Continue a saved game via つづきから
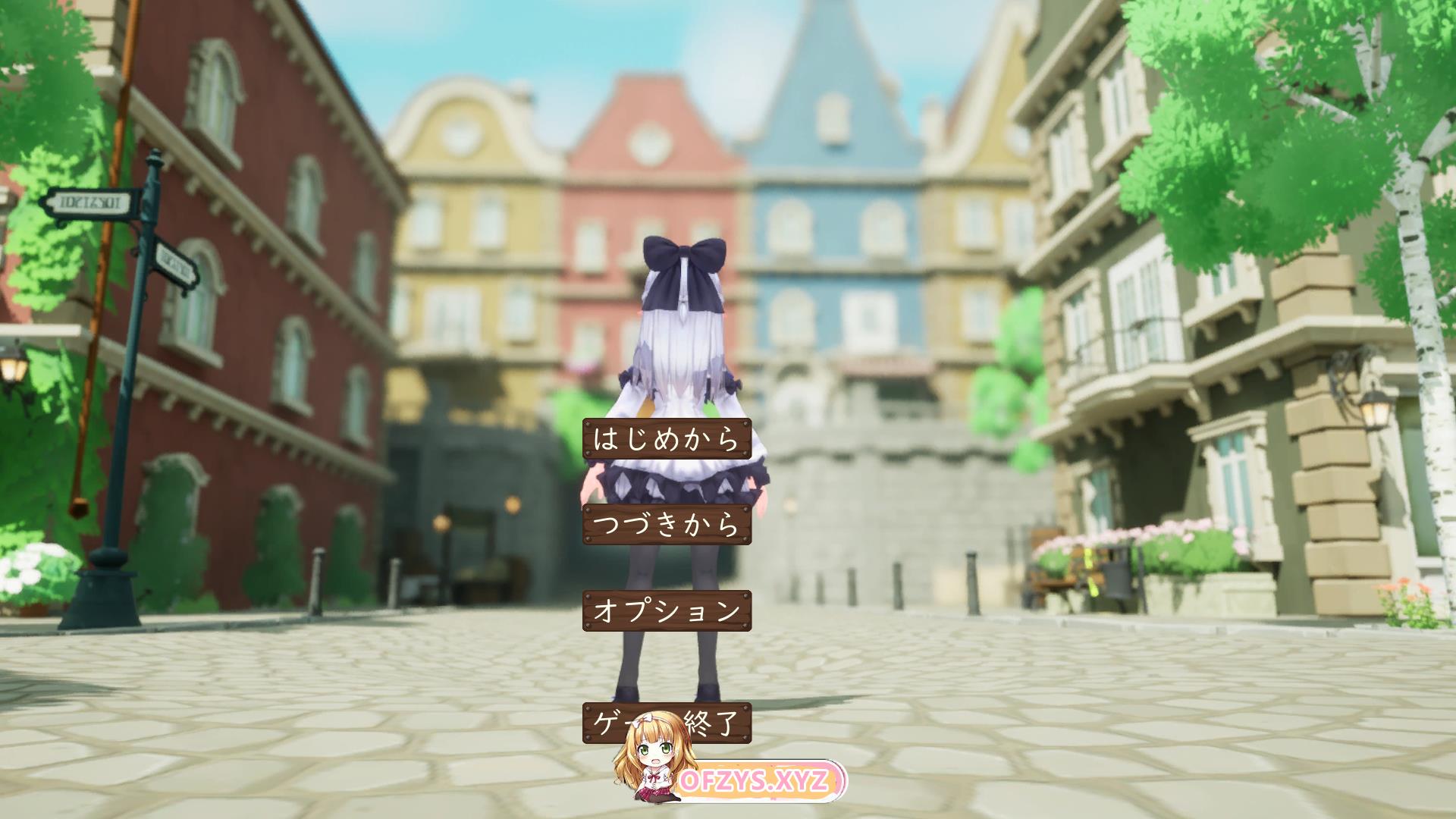 point(667,525)
